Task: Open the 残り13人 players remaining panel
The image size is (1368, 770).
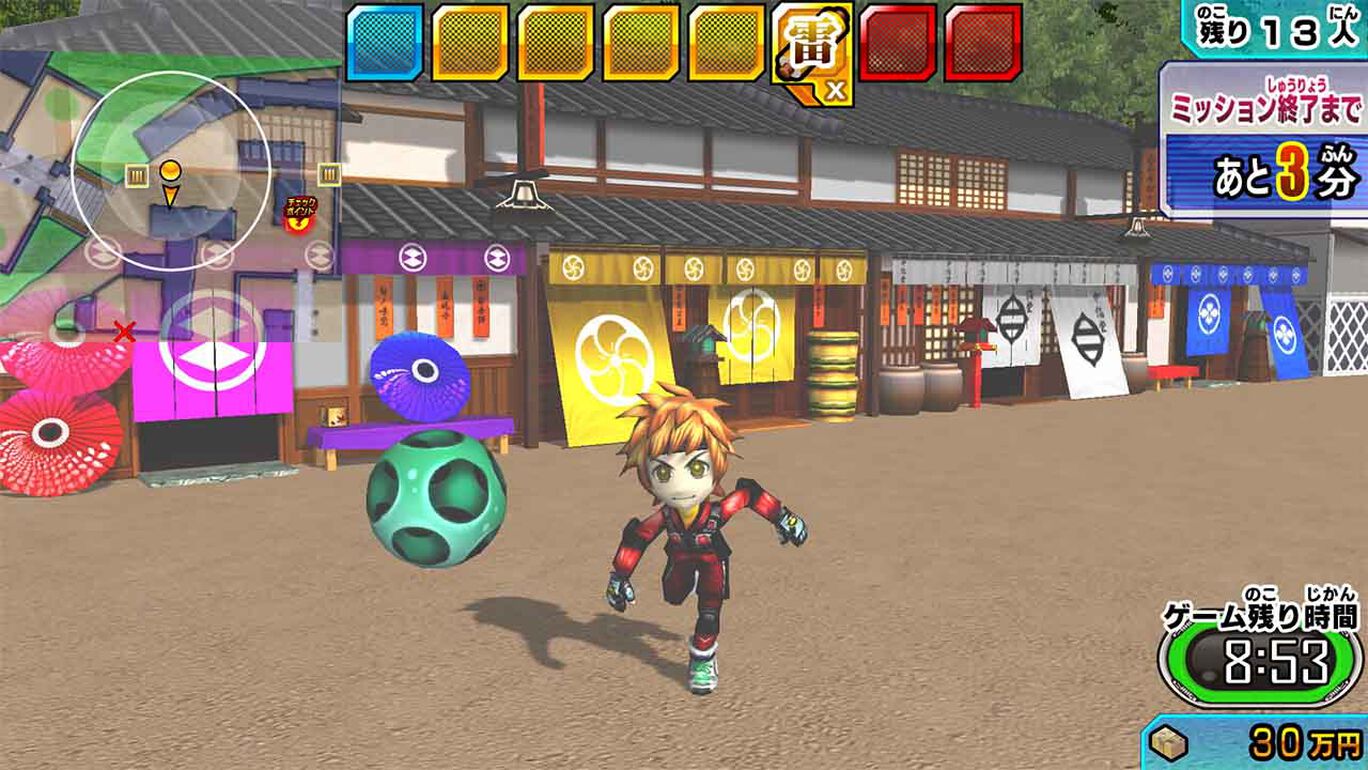Action: [x=1270, y=27]
